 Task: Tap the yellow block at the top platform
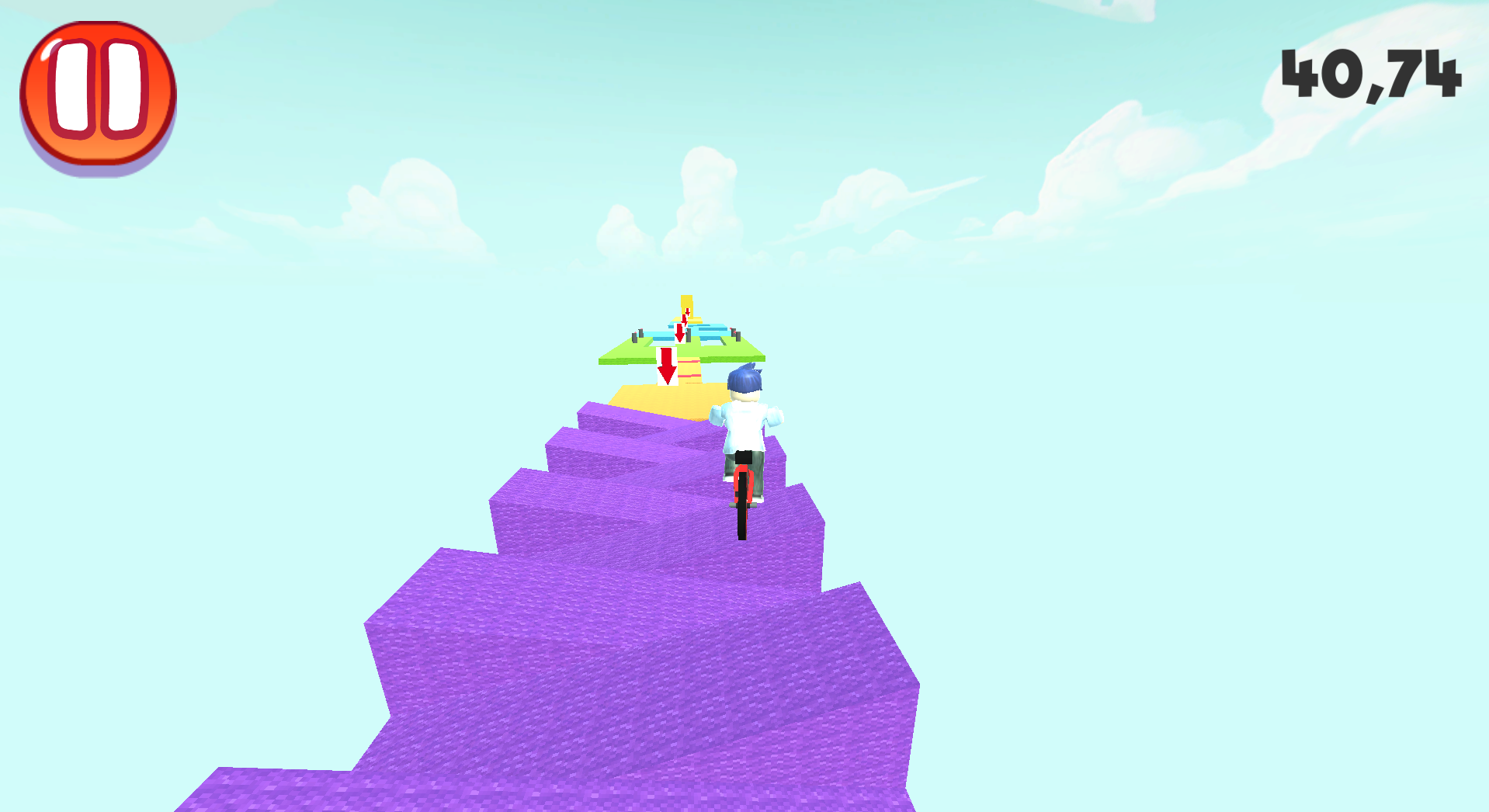pyautogui.click(x=686, y=301)
